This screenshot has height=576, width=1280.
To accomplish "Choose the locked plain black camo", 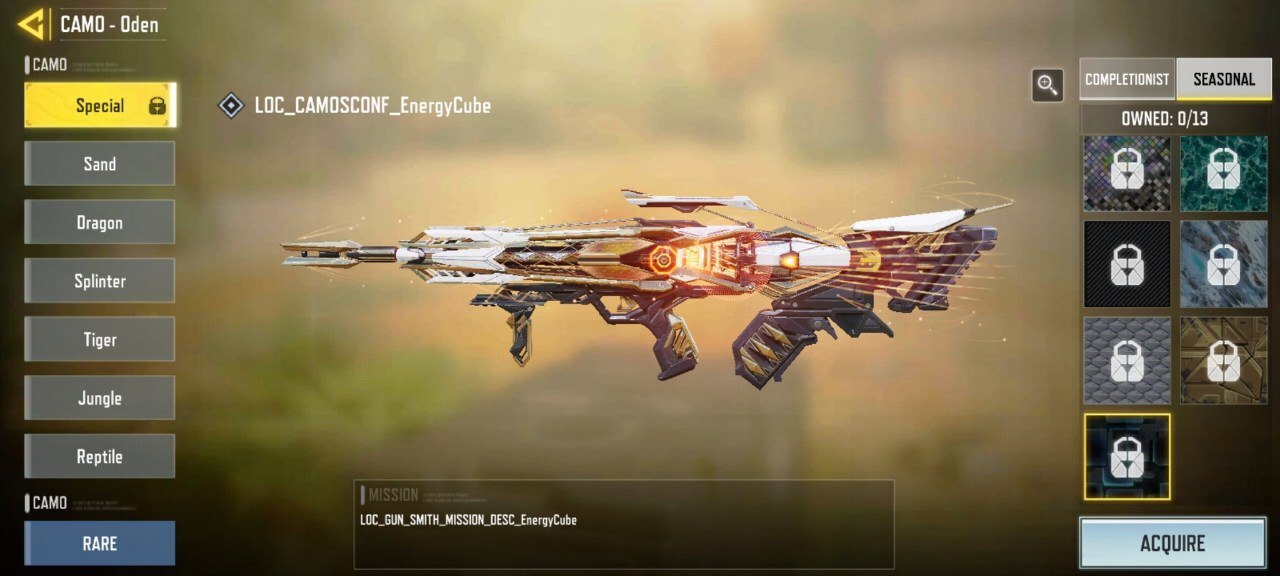I will coord(1127,264).
